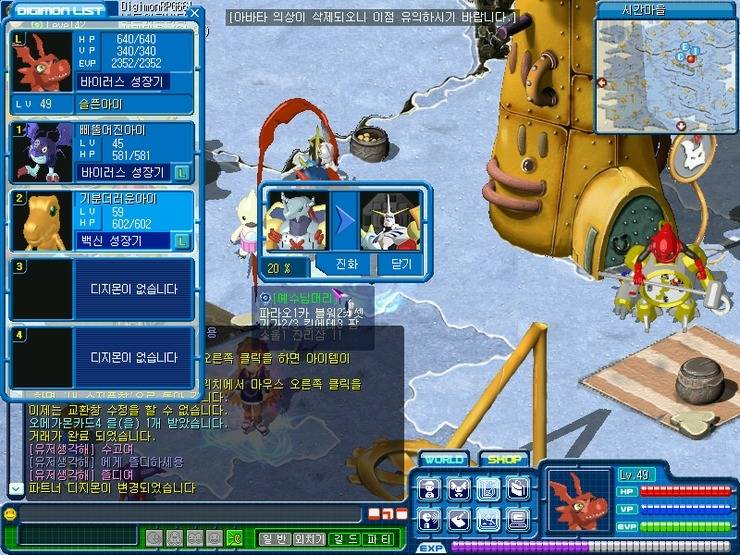Click the L button on slot 2 Digimon
The height and width of the screenshot is (555, 740).
(182, 241)
